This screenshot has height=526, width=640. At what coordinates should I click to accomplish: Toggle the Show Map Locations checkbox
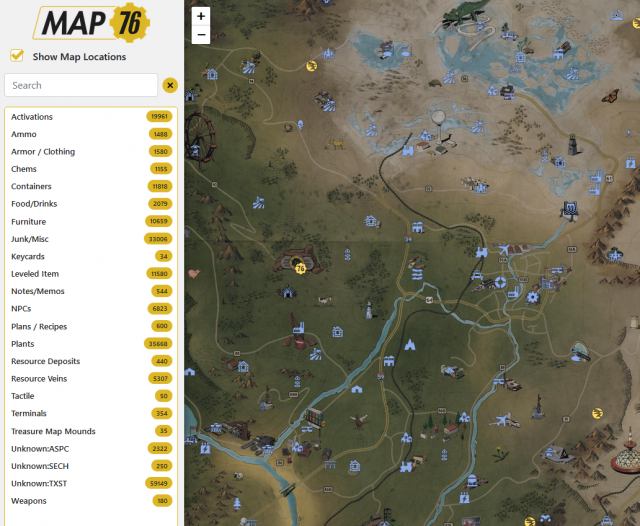click(17, 56)
